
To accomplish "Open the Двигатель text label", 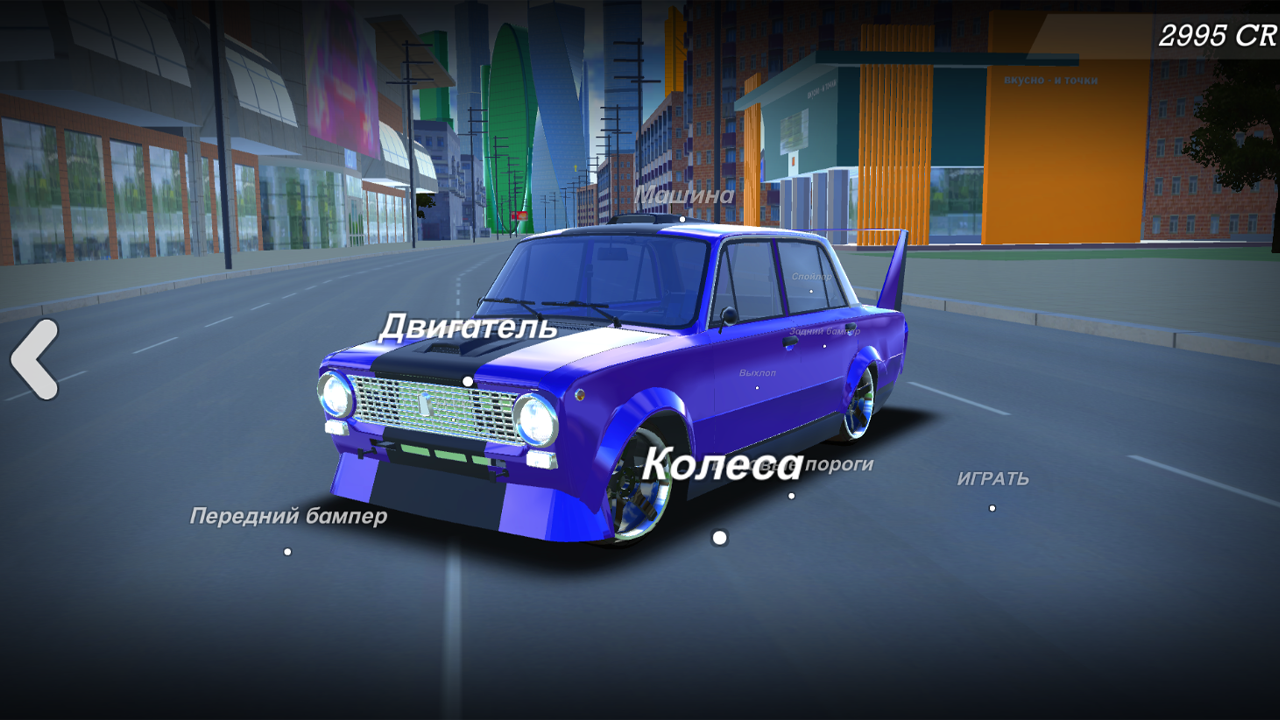I will click(x=470, y=326).
